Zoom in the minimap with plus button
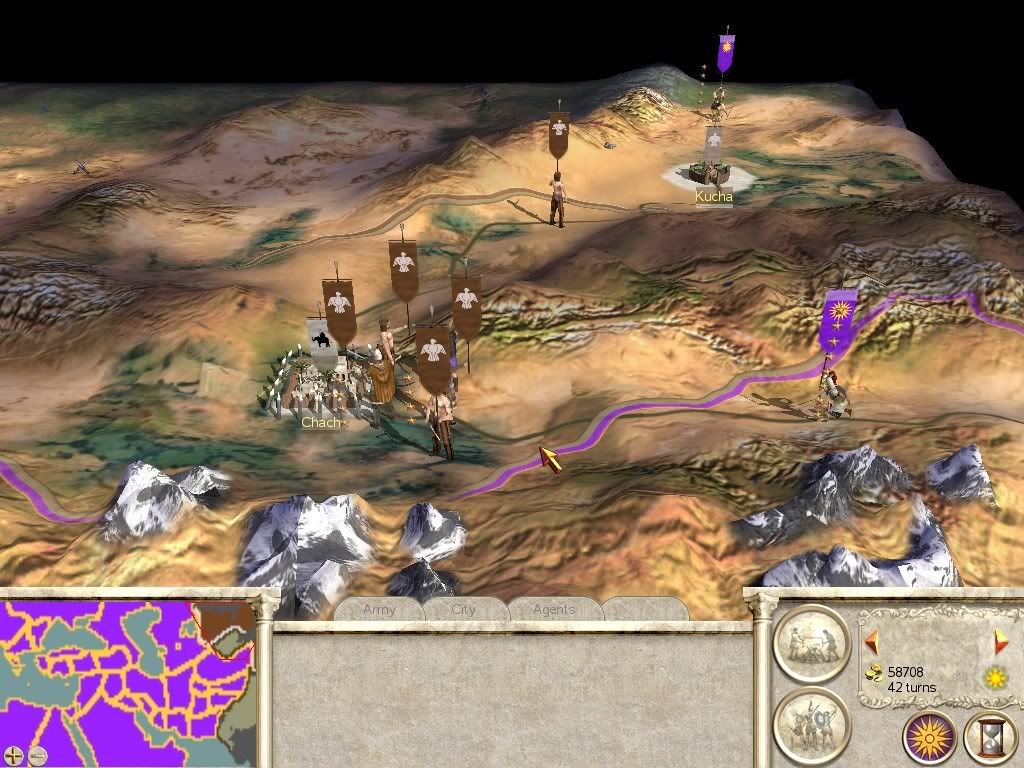The width and height of the screenshot is (1024, 768). click(13, 755)
